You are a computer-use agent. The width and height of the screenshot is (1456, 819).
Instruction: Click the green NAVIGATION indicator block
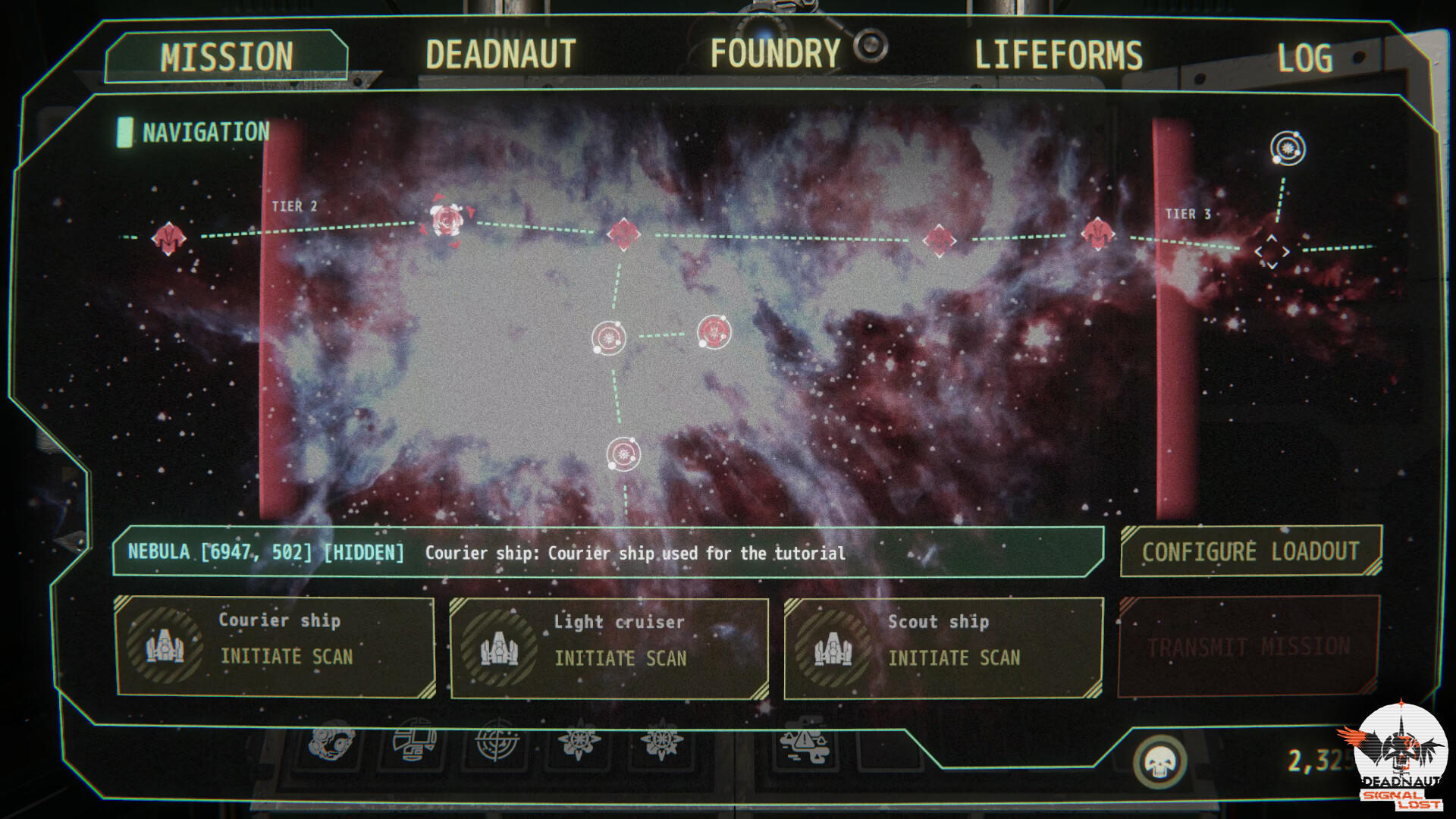click(125, 132)
